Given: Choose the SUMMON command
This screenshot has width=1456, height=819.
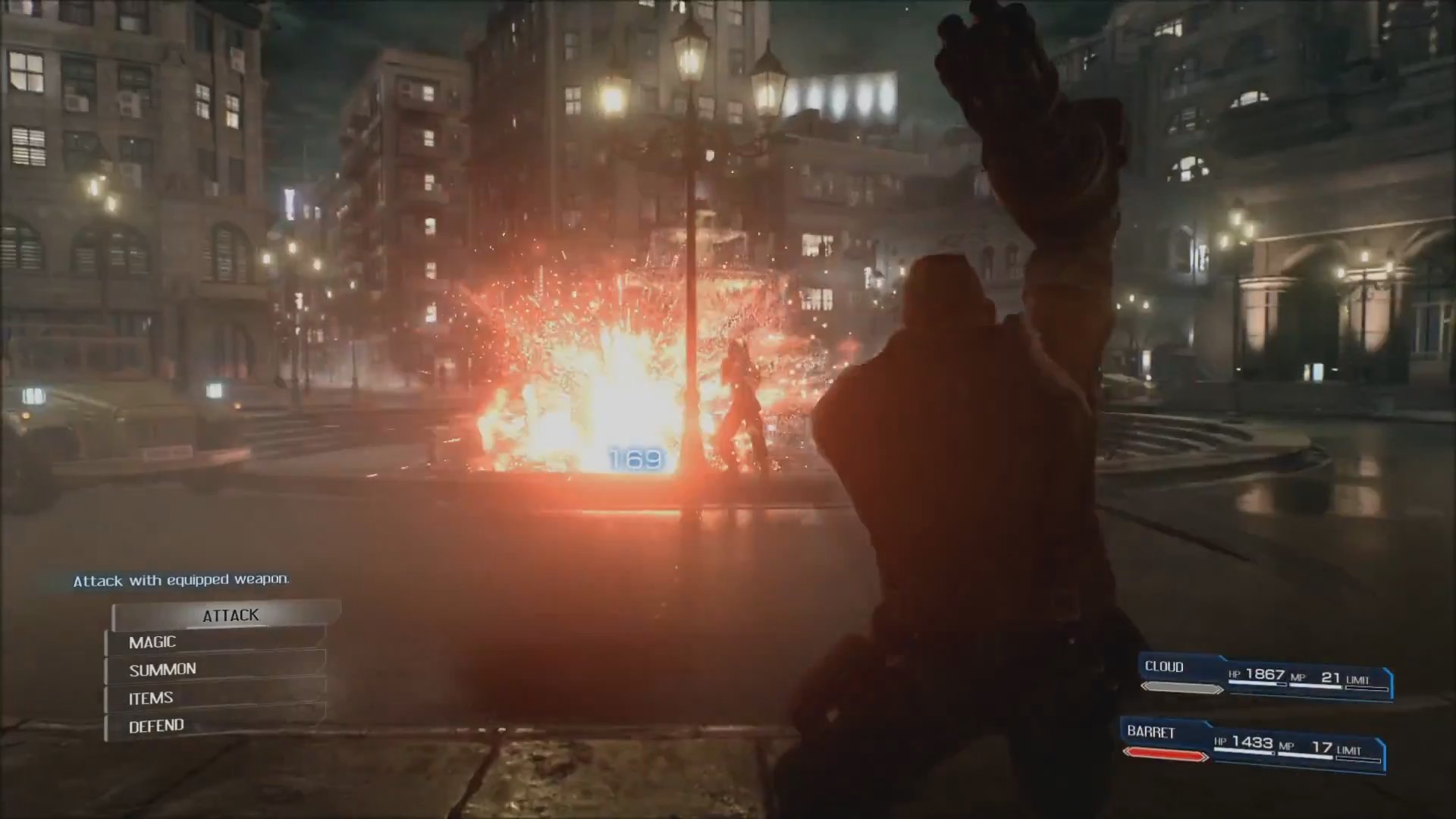Looking at the screenshot, I should click(x=216, y=670).
